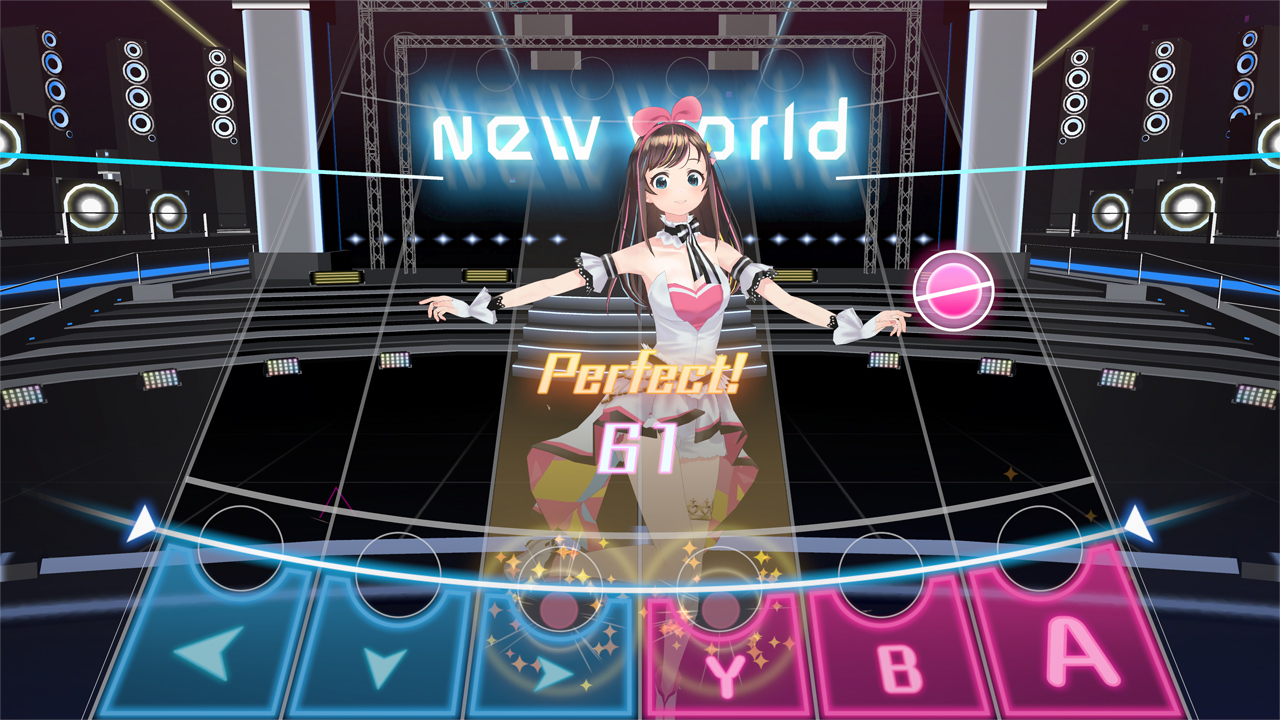Hit the pink incoming note orb
Image resolution: width=1280 pixels, height=720 pixels.
[955, 288]
